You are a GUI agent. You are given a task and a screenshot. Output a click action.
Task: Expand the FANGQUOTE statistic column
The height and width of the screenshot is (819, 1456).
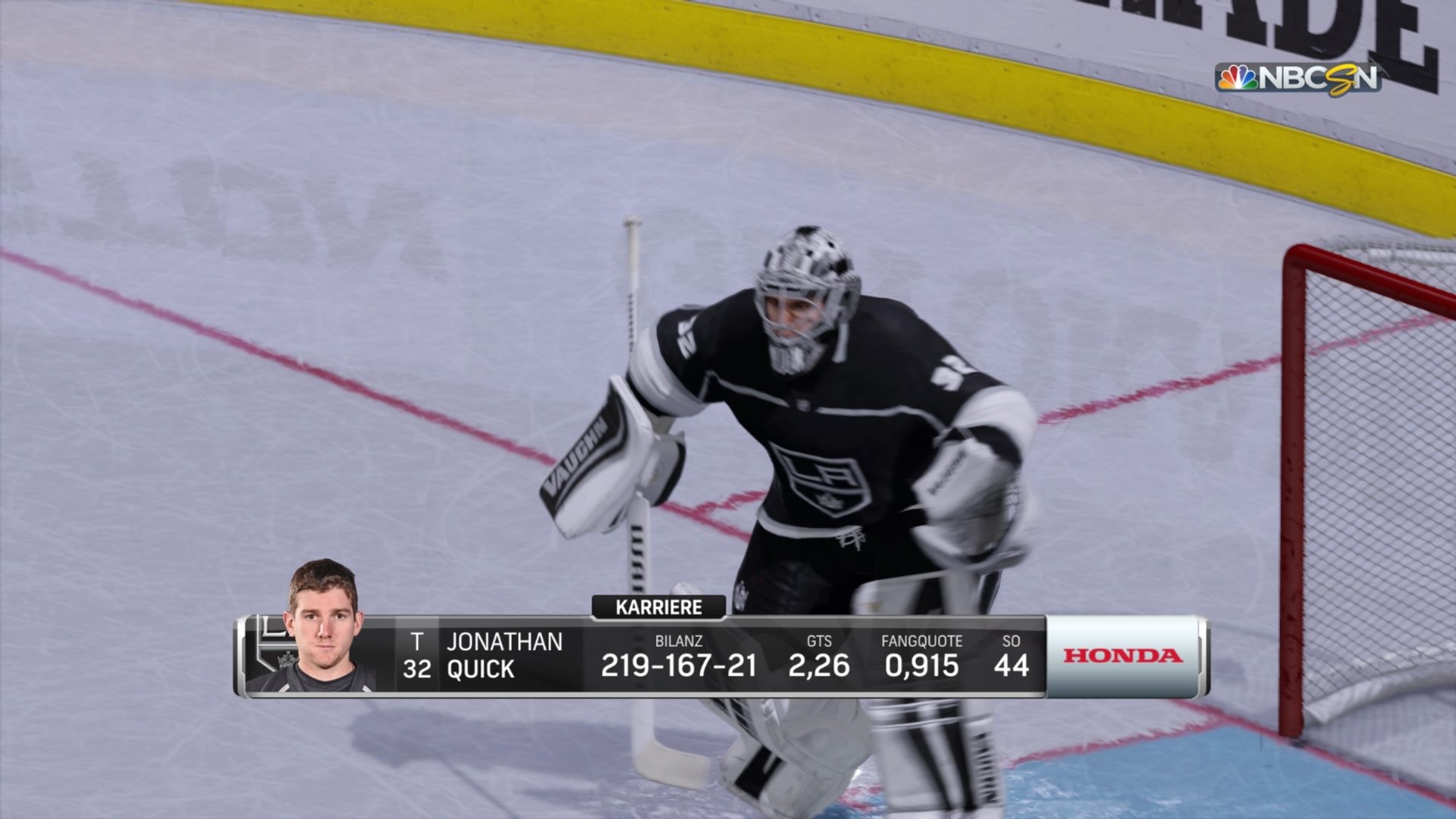point(921,641)
